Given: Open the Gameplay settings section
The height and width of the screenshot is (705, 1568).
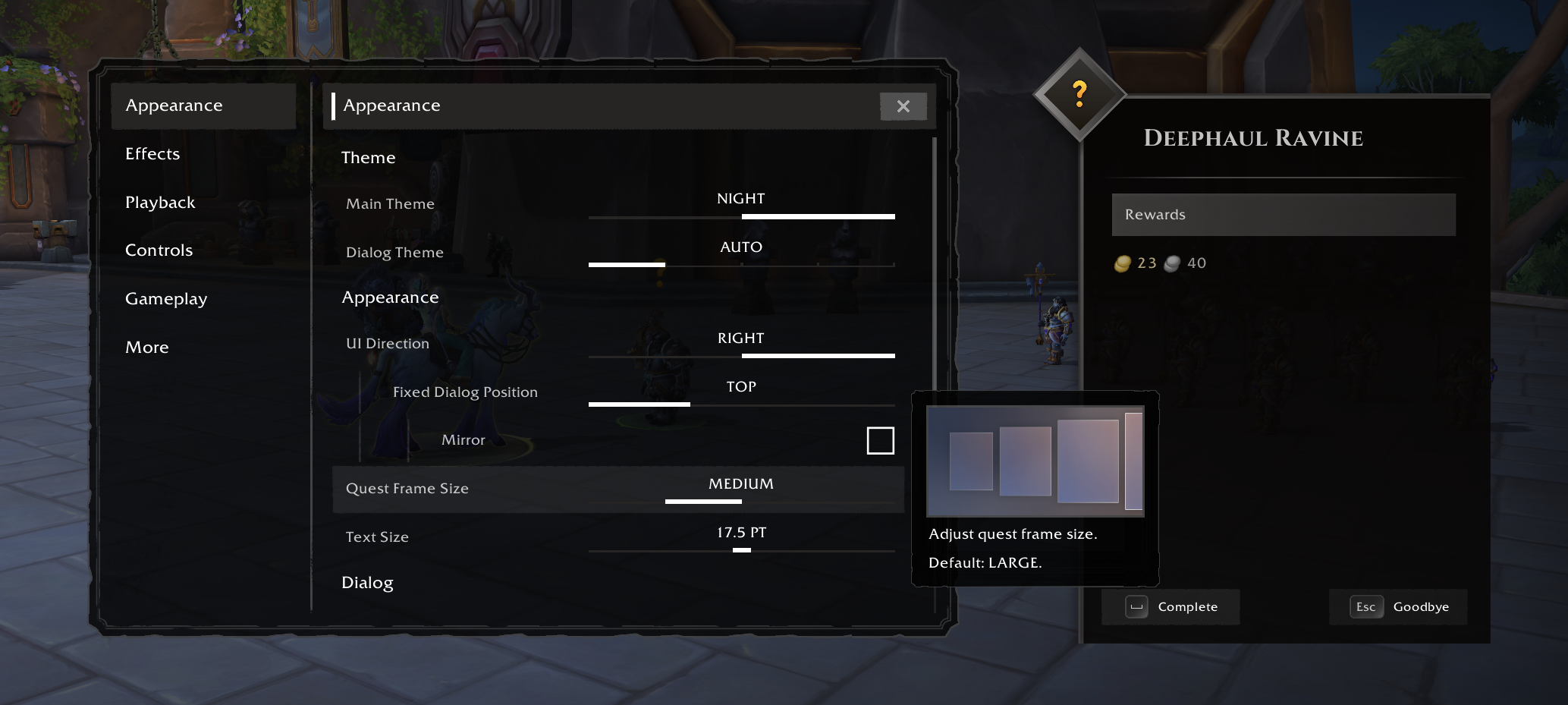Looking at the screenshot, I should [166, 298].
